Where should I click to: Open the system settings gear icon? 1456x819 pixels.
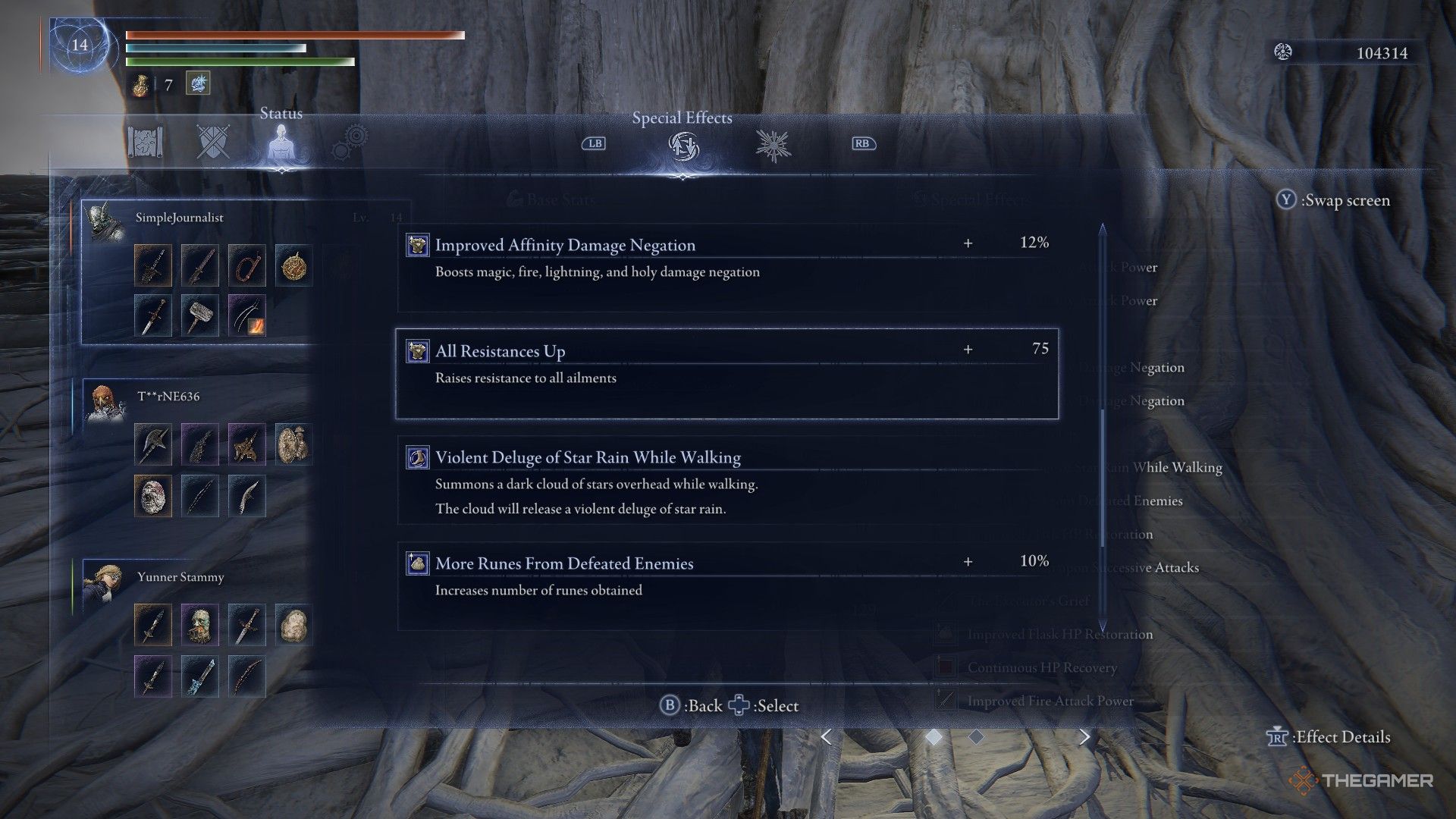click(x=350, y=141)
